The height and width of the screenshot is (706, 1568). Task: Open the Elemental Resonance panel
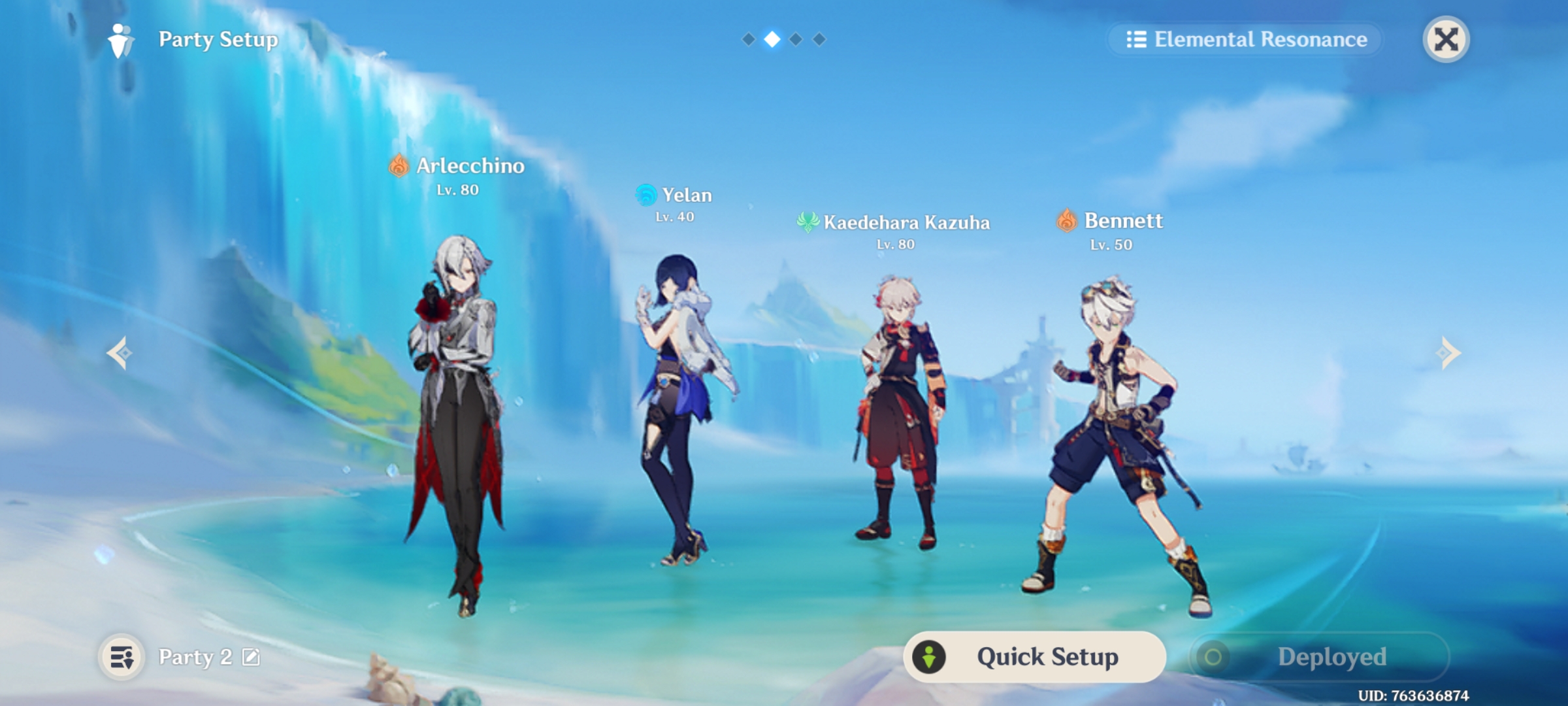click(x=1245, y=39)
